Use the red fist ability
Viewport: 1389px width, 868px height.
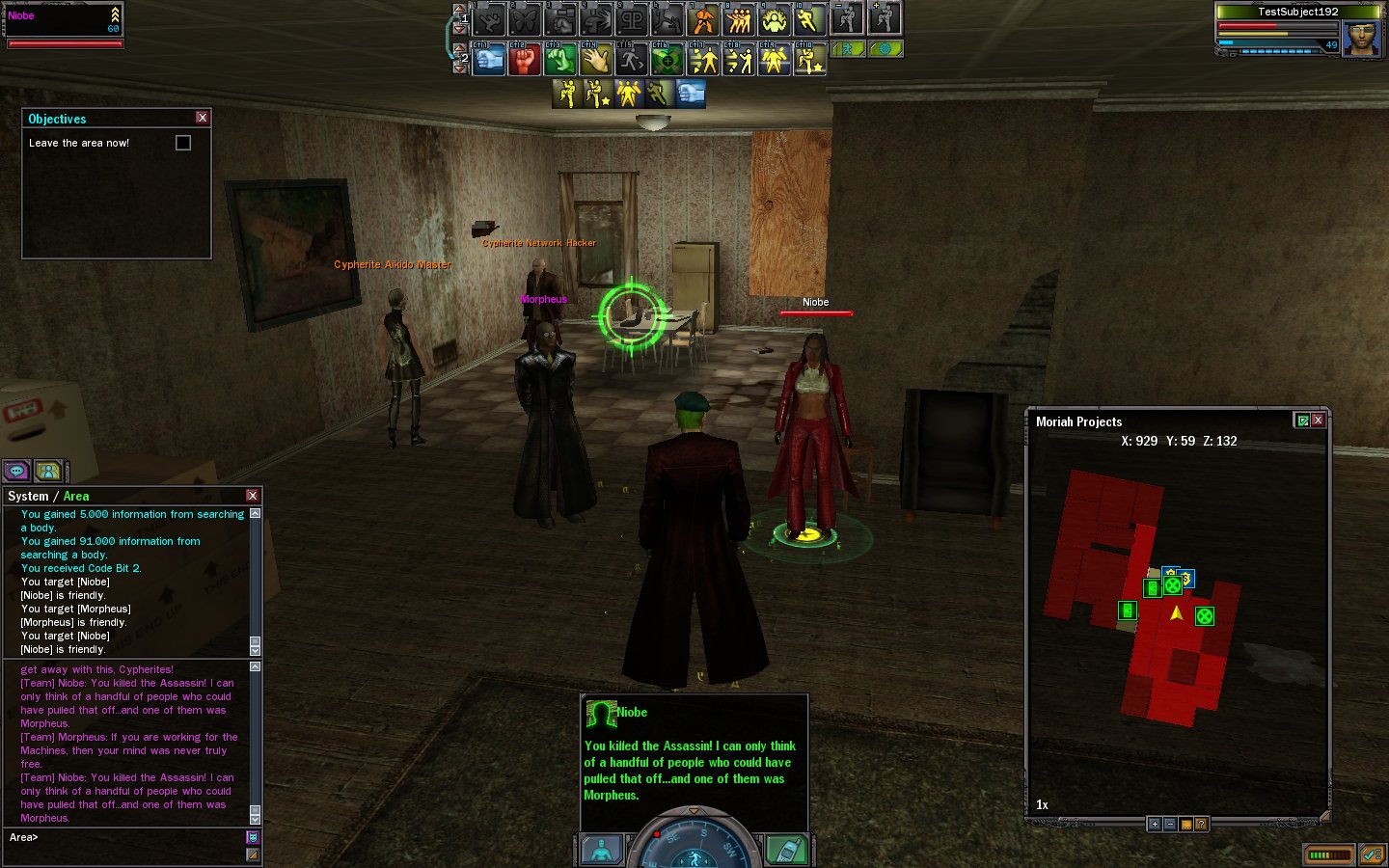(524, 60)
